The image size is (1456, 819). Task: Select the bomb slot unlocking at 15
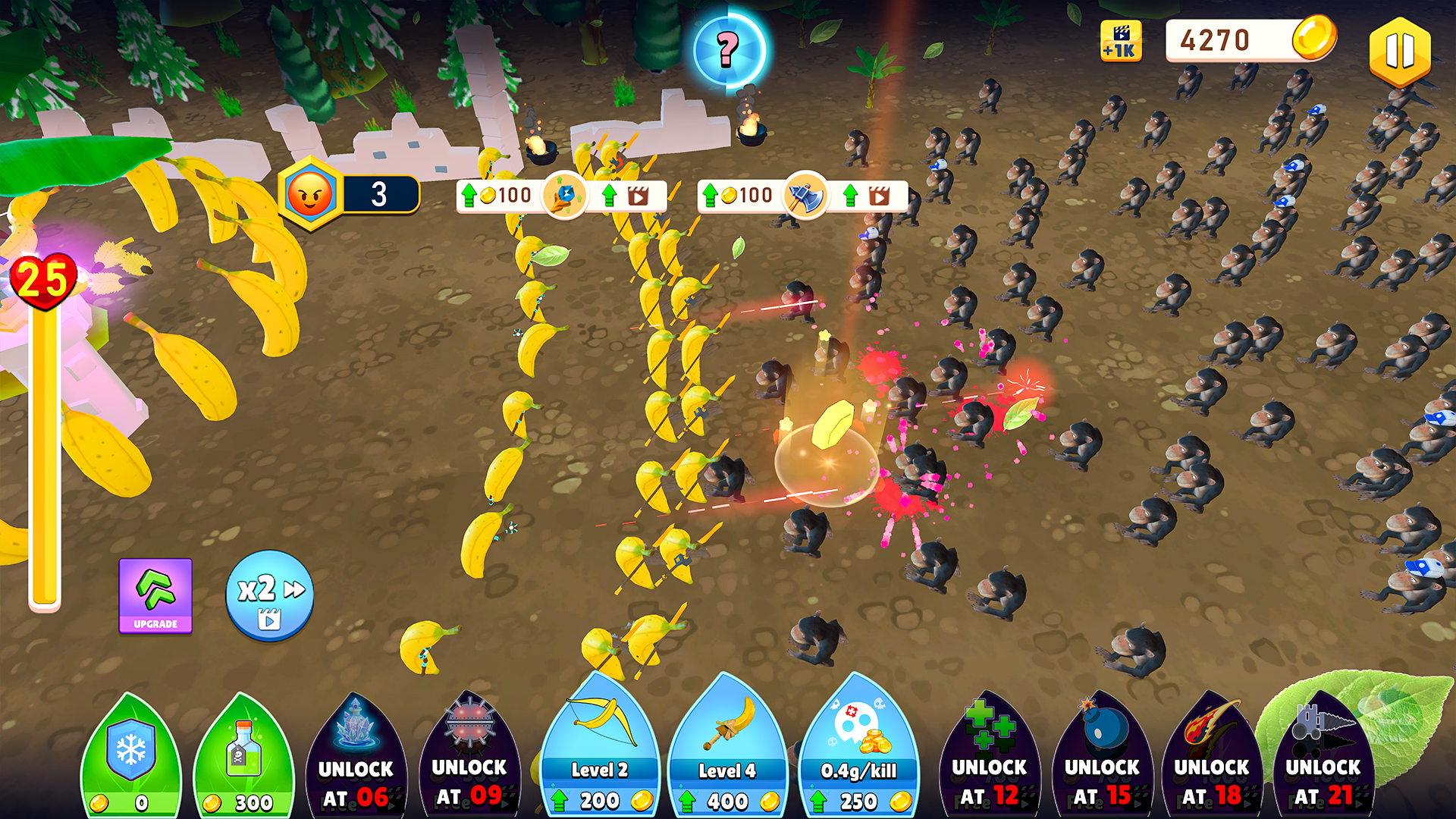tap(1102, 758)
